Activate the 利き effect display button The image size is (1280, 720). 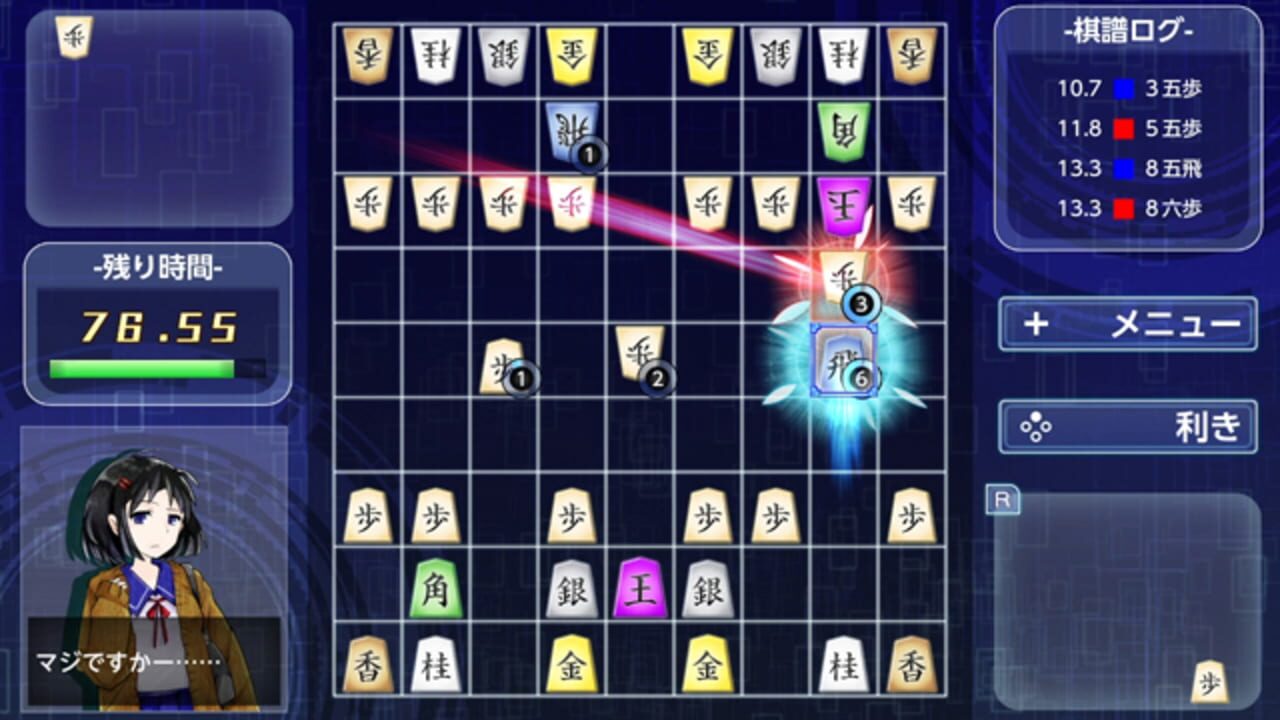[1126, 424]
